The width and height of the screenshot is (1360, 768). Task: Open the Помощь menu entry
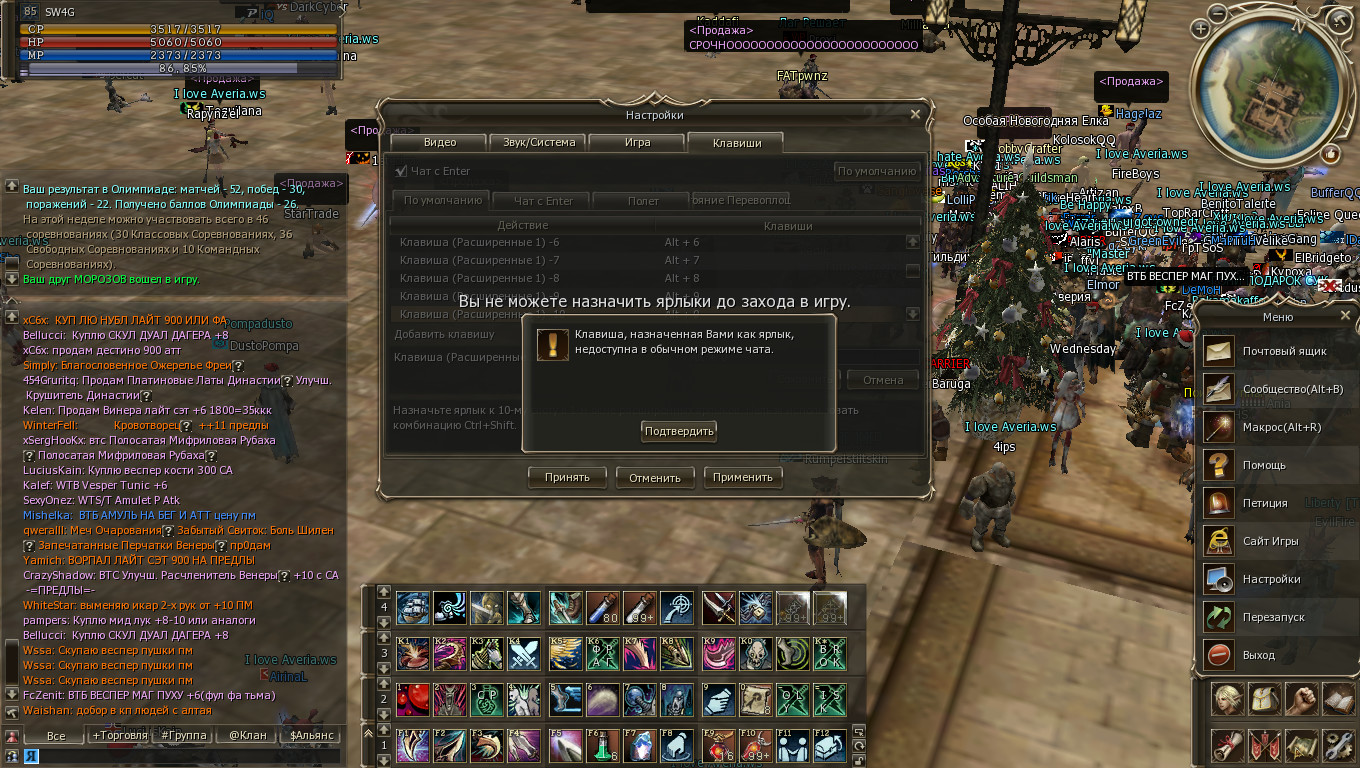1264,465
